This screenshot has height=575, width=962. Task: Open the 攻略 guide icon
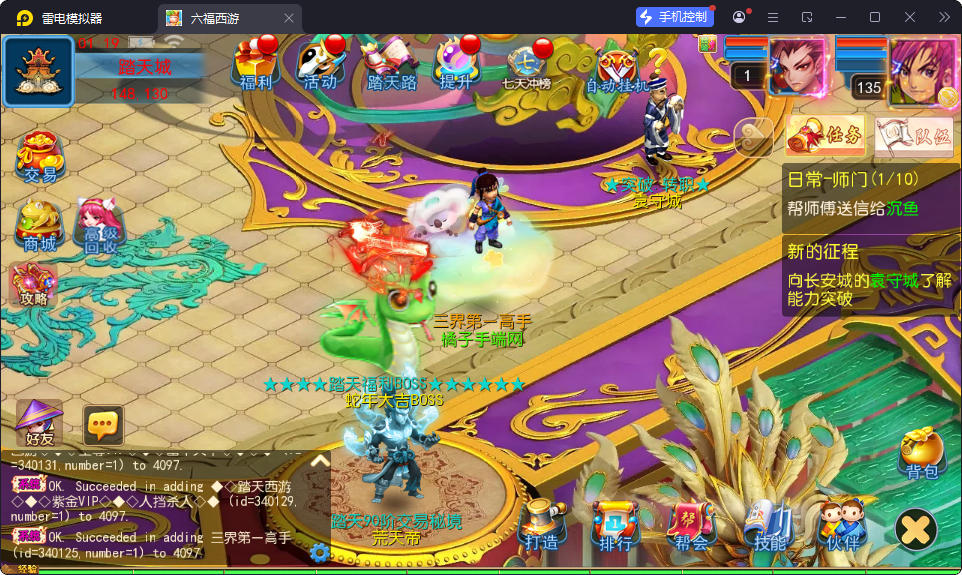[x=33, y=285]
